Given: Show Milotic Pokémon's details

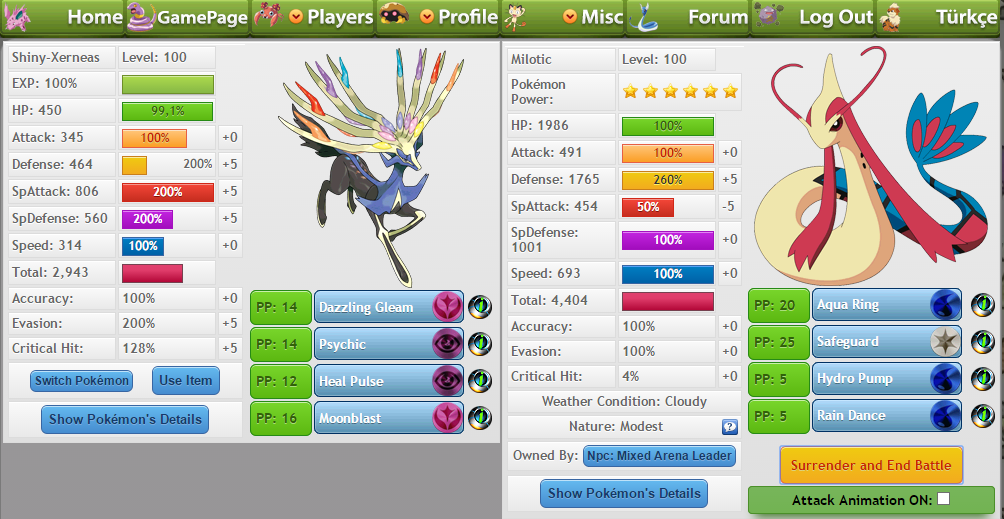Looking at the screenshot, I should pos(624,493).
